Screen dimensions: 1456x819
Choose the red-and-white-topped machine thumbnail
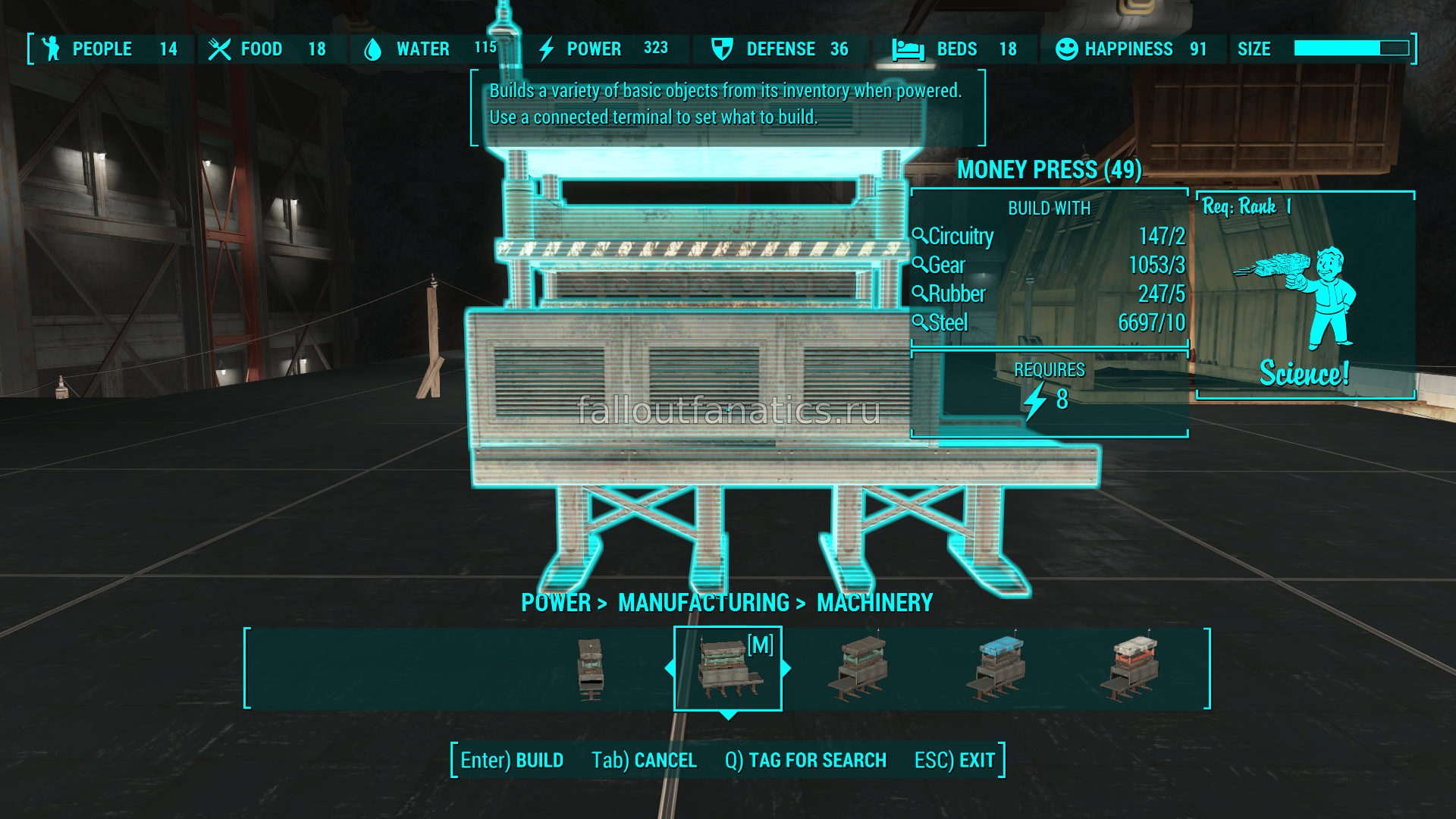(1131, 669)
